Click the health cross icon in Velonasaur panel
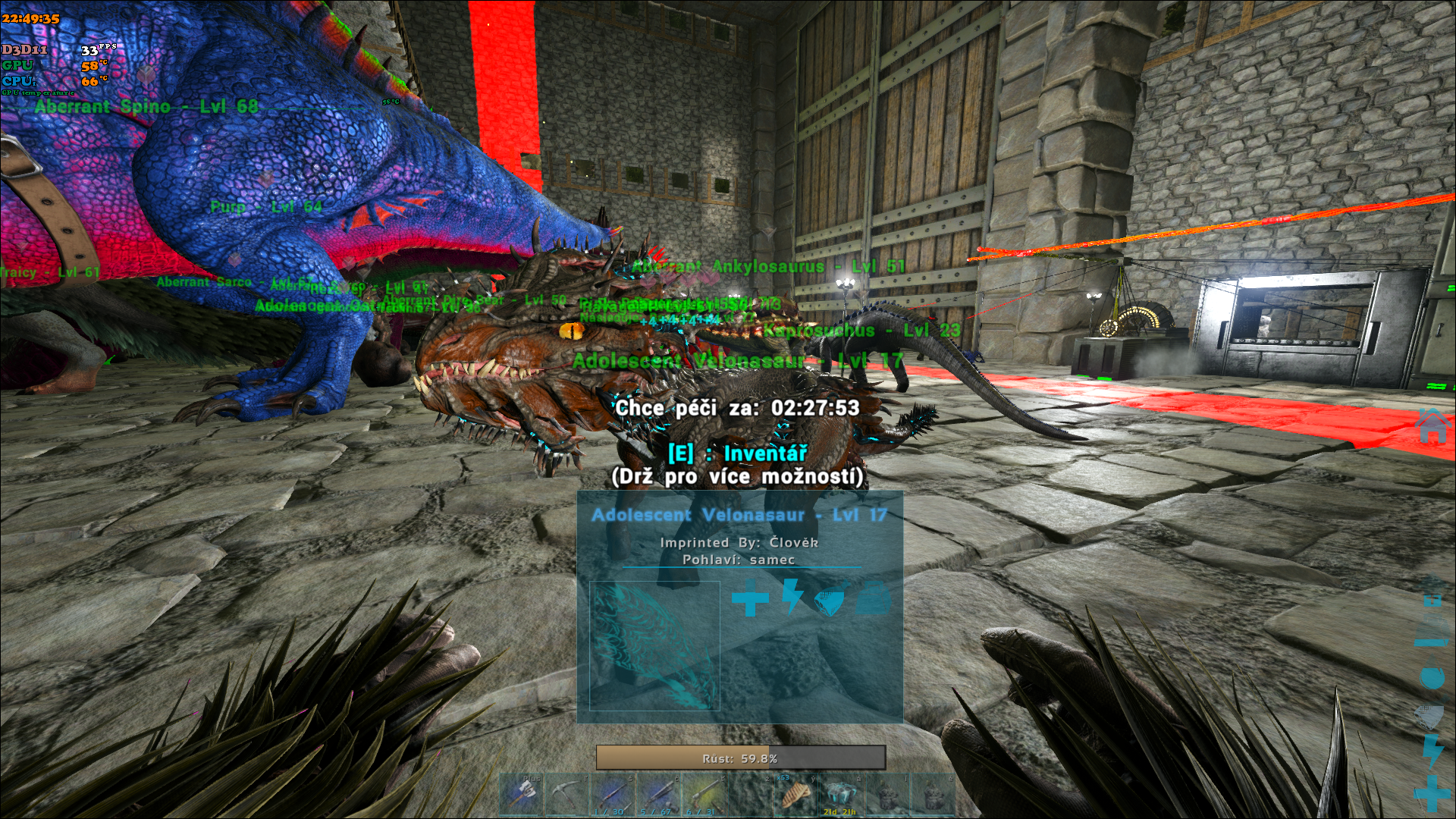 coord(749,600)
